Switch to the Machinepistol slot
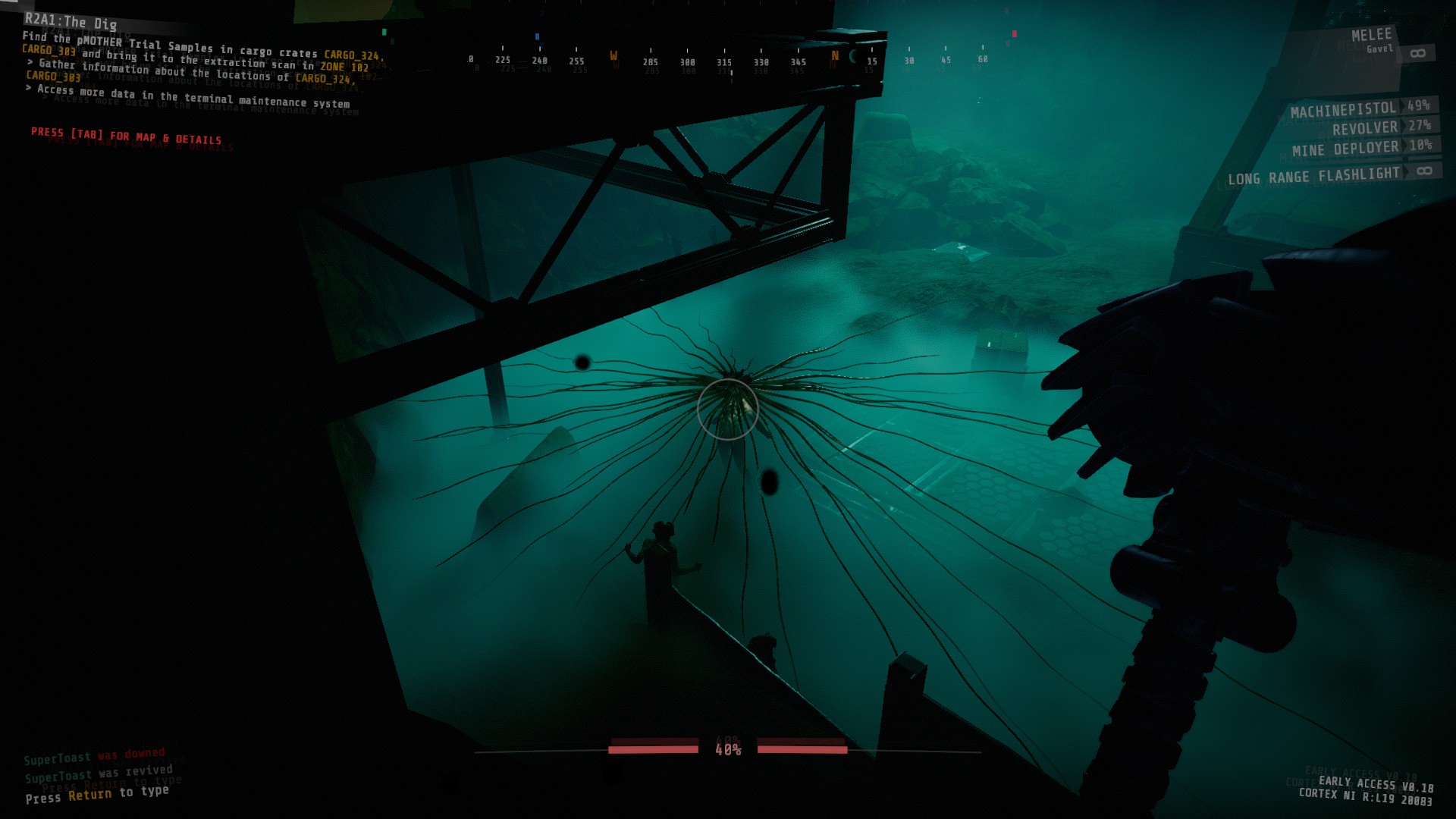Viewport: 1456px width, 819px height. pos(1344,110)
